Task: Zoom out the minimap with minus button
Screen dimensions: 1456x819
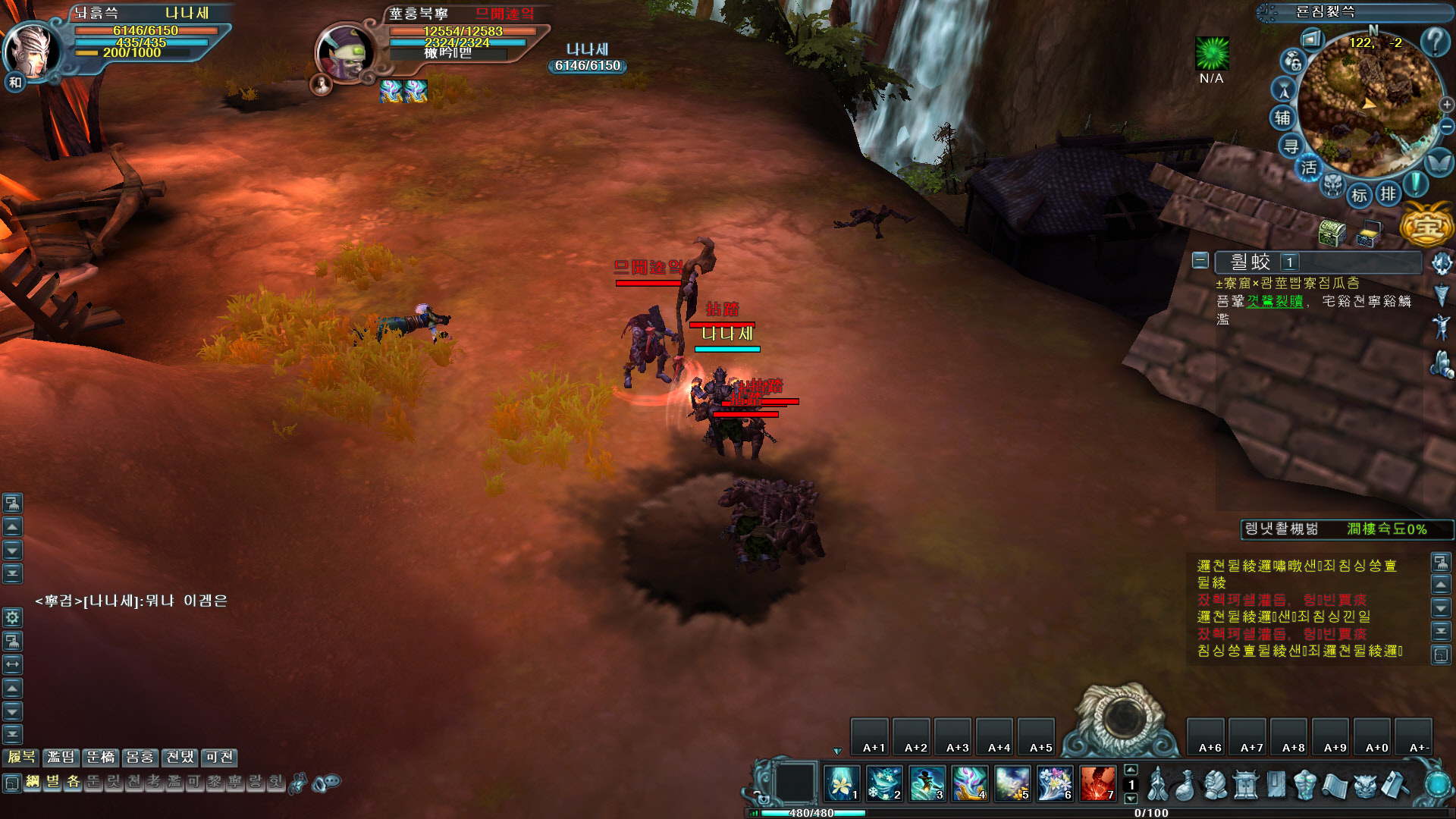Action: [1447, 126]
